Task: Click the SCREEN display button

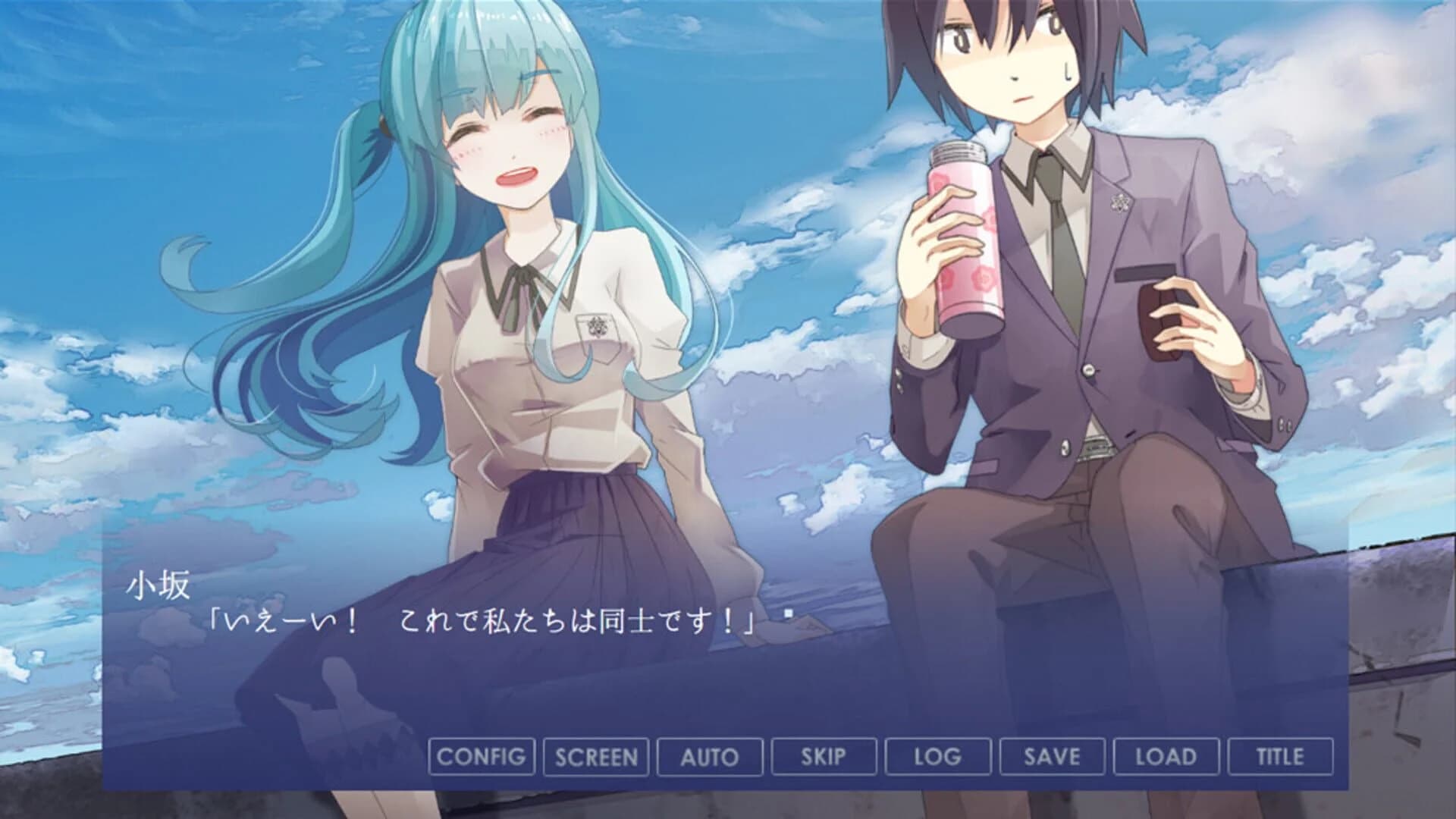Action: 597,755
